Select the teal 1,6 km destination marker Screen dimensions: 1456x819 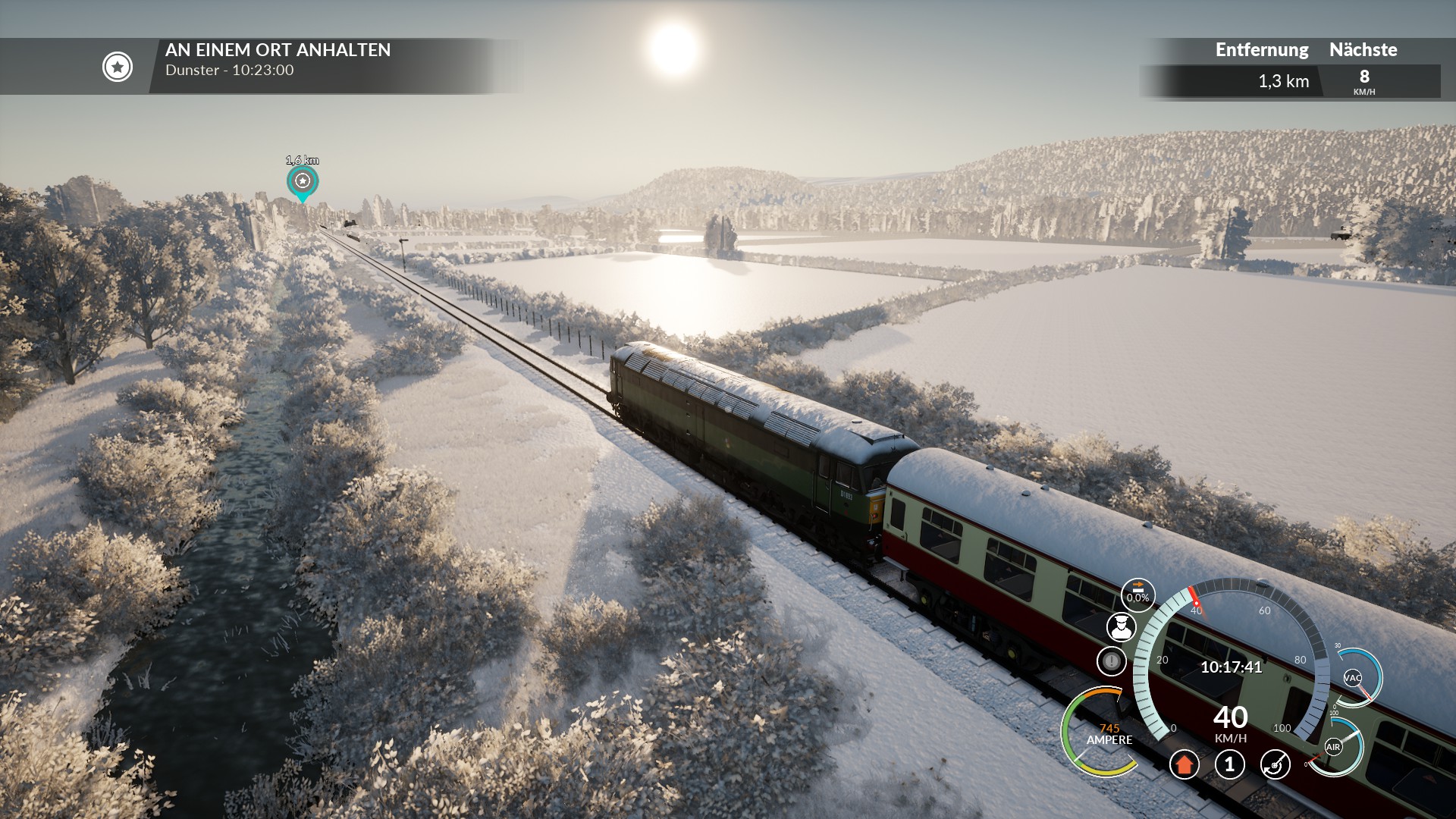(303, 182)
